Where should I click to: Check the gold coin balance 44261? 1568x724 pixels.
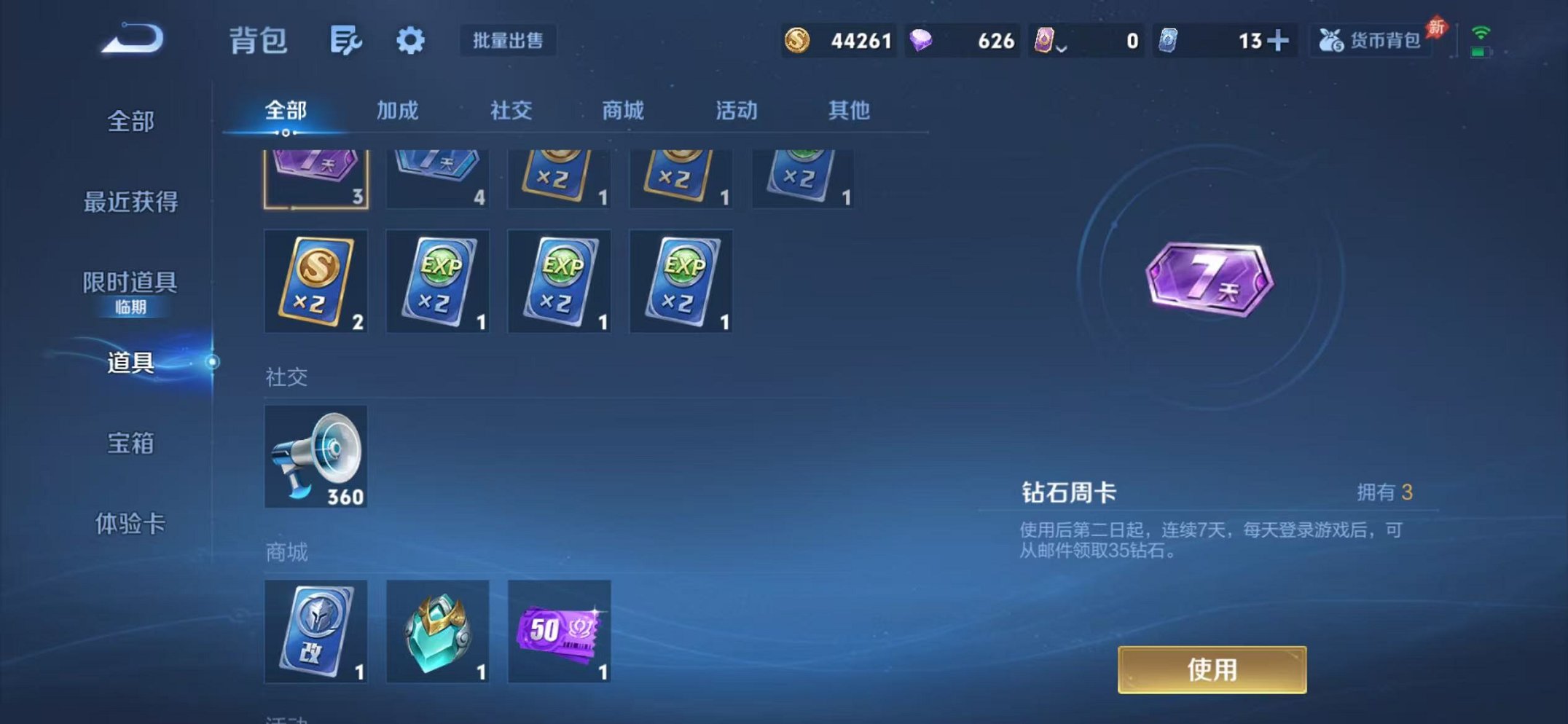click(860, 42)
